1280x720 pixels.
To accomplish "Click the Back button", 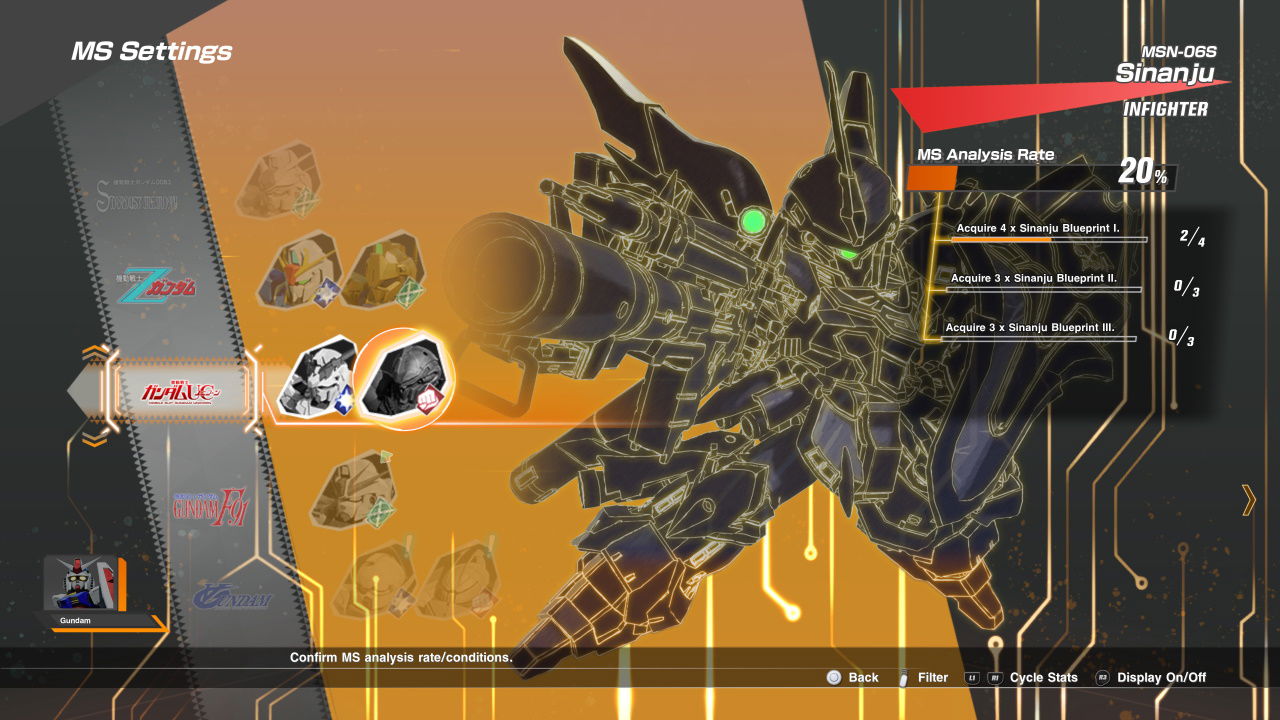I will pyautogui.click(x=853, y=678).
